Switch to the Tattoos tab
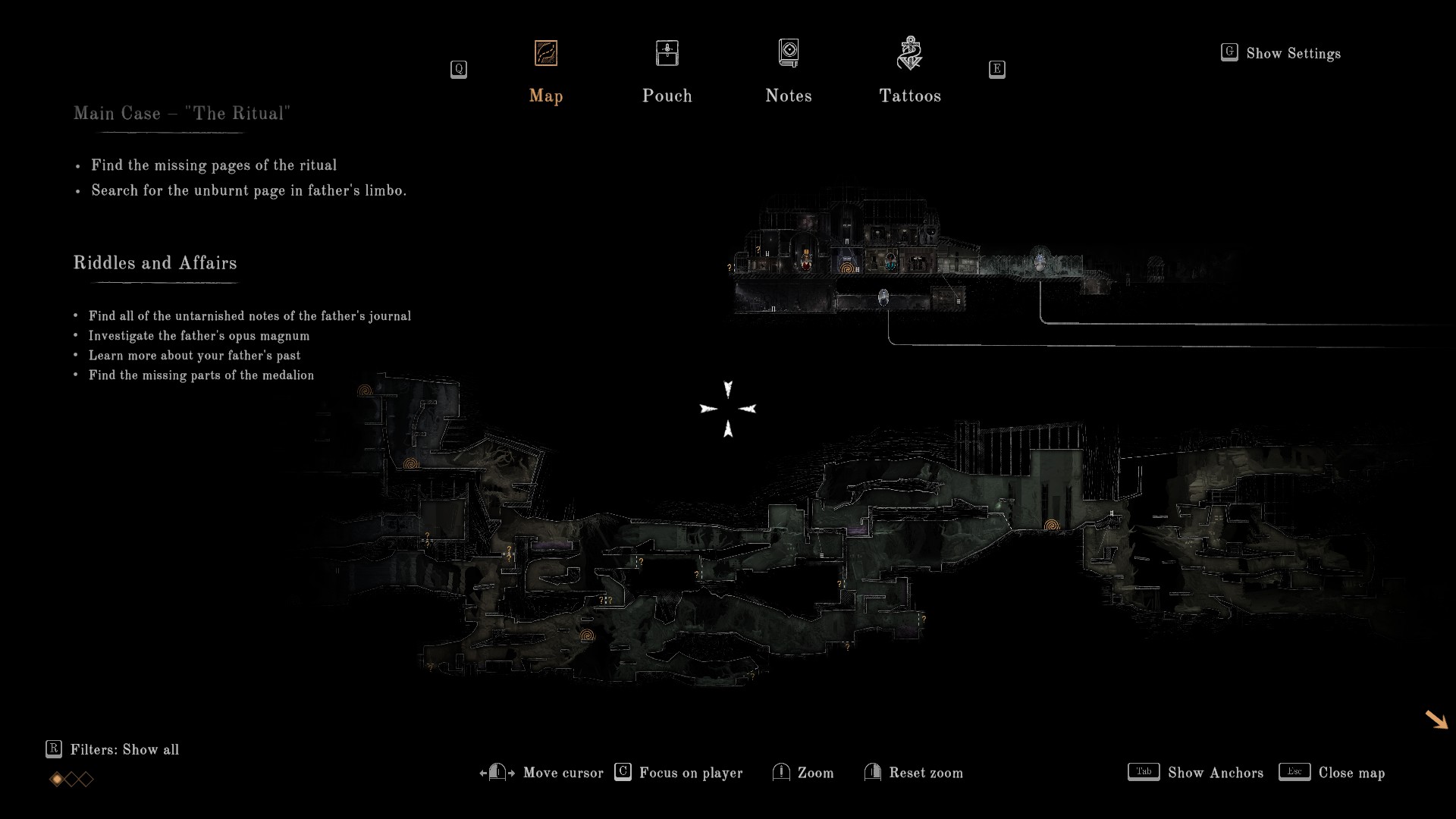The width and height of the screenshot is (1456, 819). tap(910, 73)
